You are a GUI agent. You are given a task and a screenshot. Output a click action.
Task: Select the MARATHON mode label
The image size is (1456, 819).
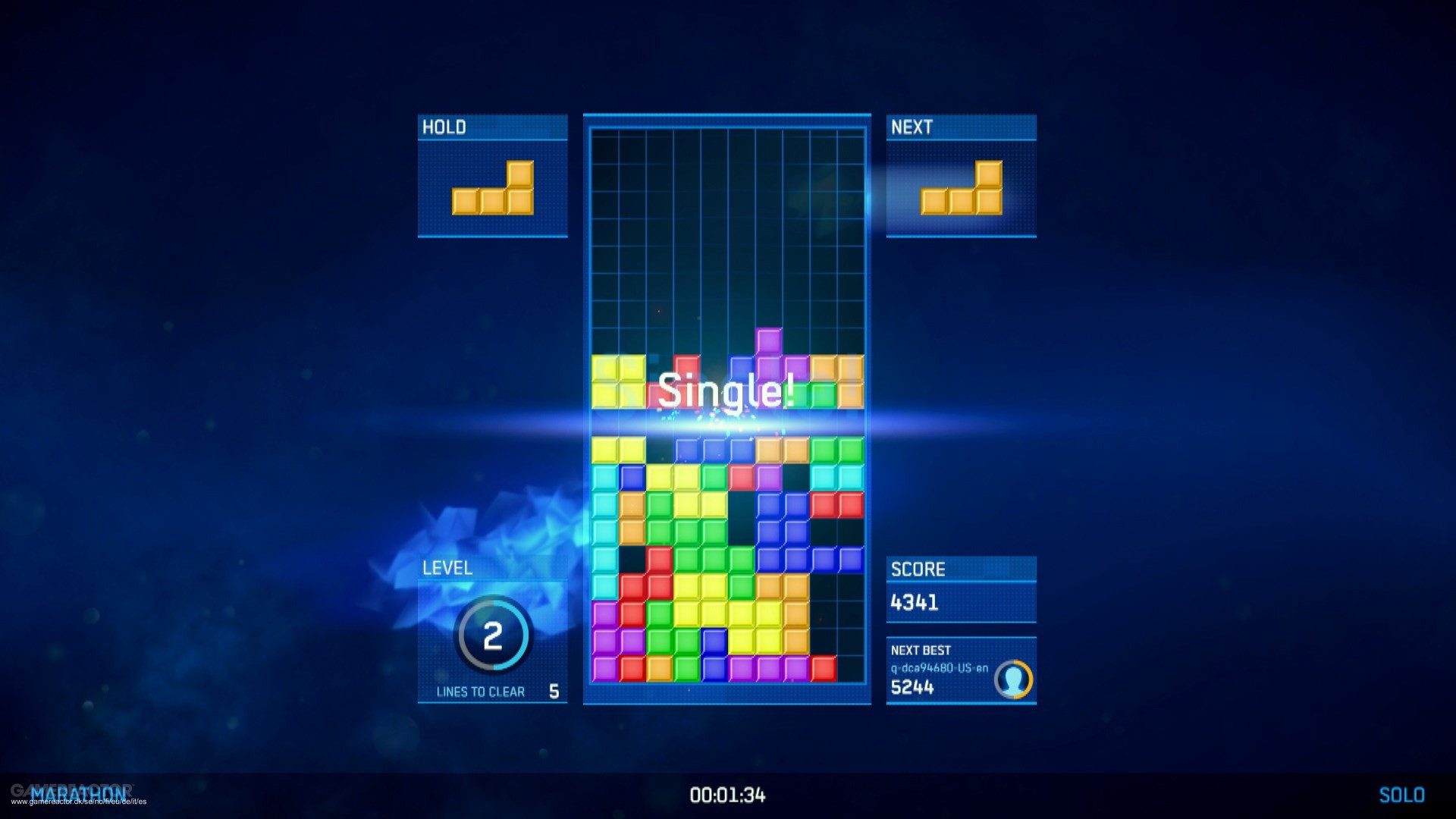click(x=80, y=794)
